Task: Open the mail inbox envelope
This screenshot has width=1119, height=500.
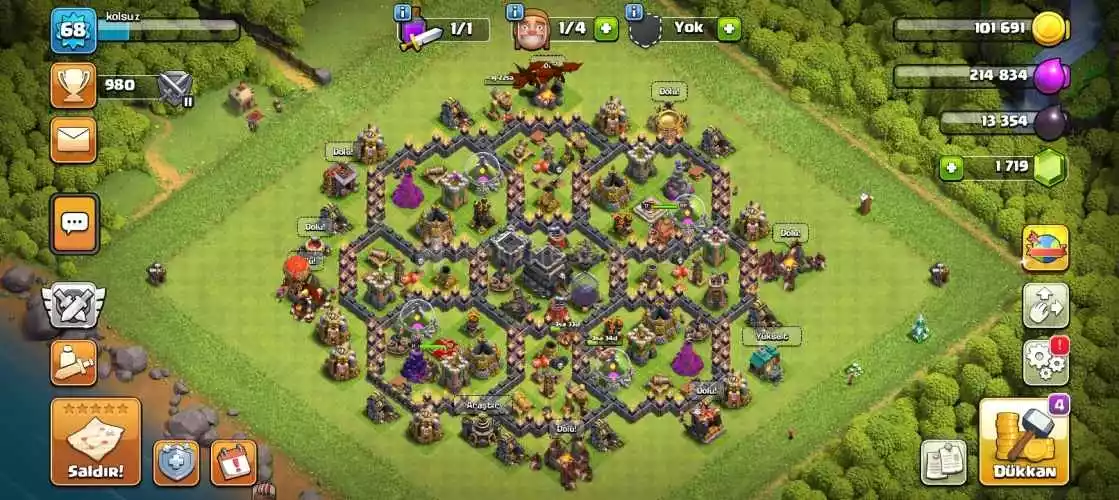Action: (x=74, y=139)
